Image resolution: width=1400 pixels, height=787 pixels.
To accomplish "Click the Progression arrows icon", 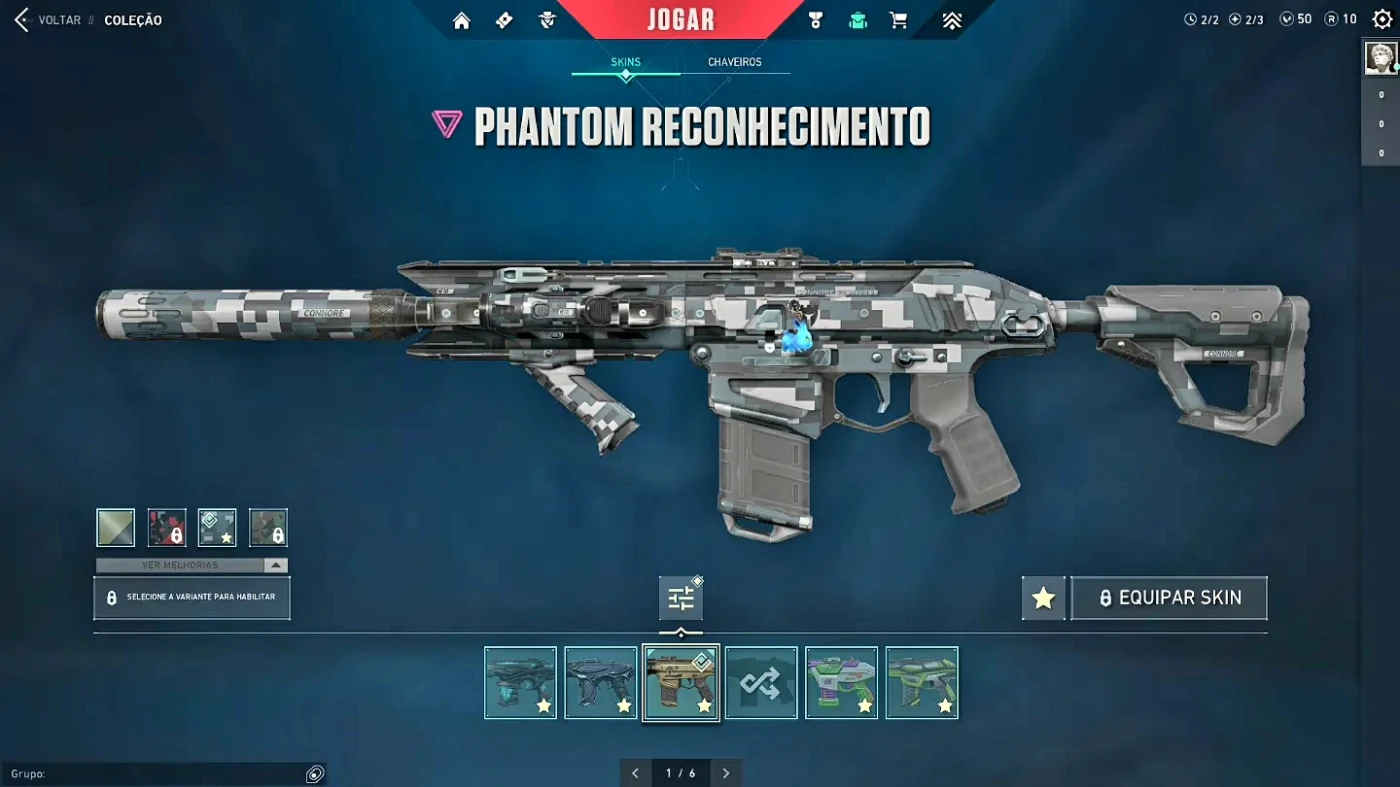I will 951,19.
